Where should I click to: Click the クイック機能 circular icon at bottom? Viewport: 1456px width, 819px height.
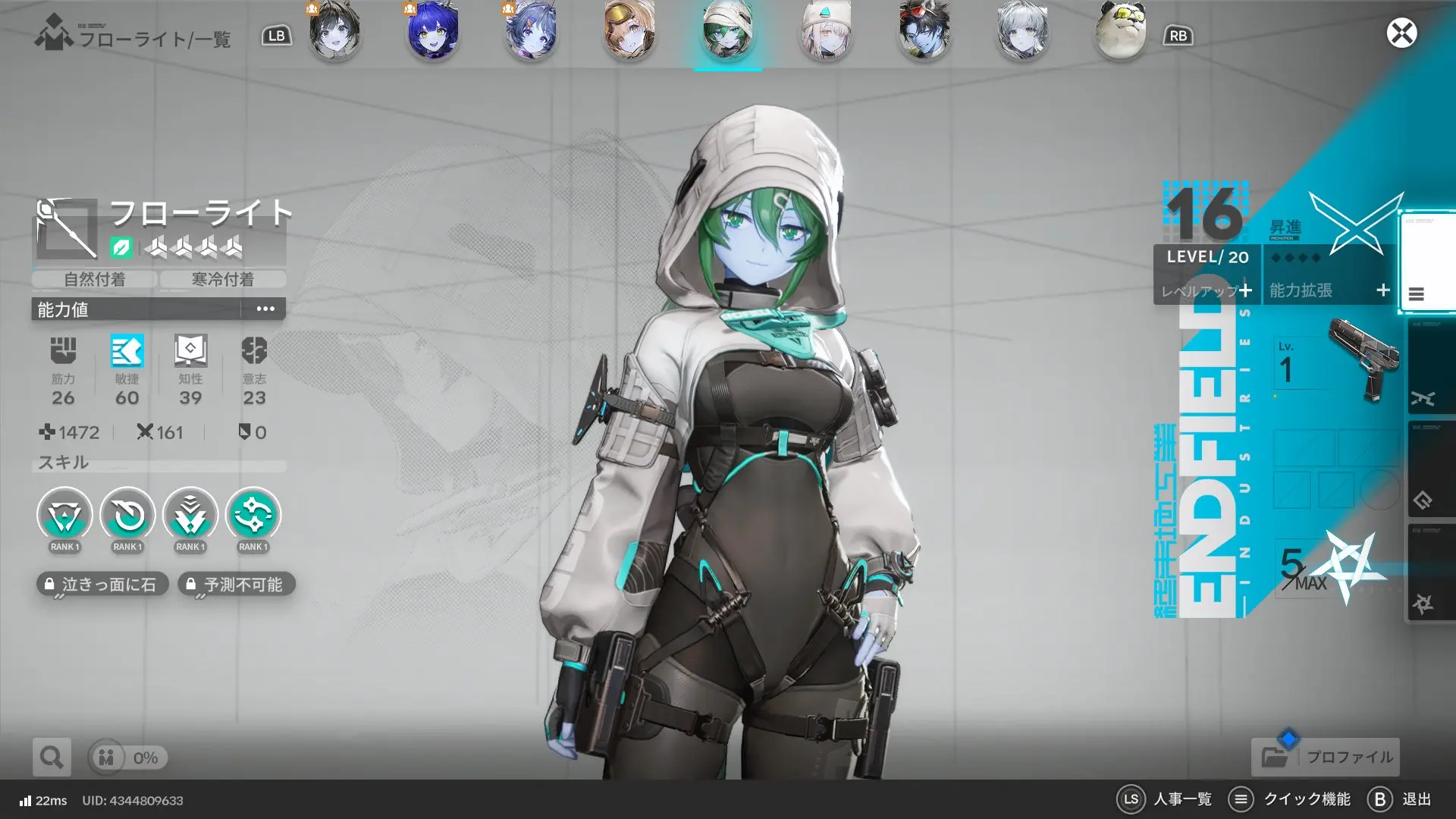click(1241, 799)
